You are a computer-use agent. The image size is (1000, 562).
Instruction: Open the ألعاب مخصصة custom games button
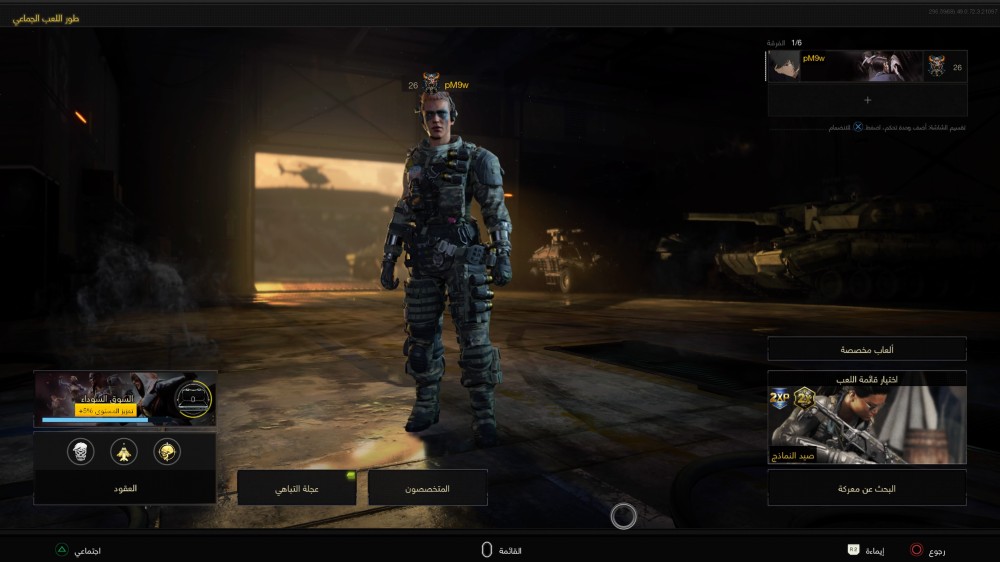pyautogui.click(x=867, y=349)
